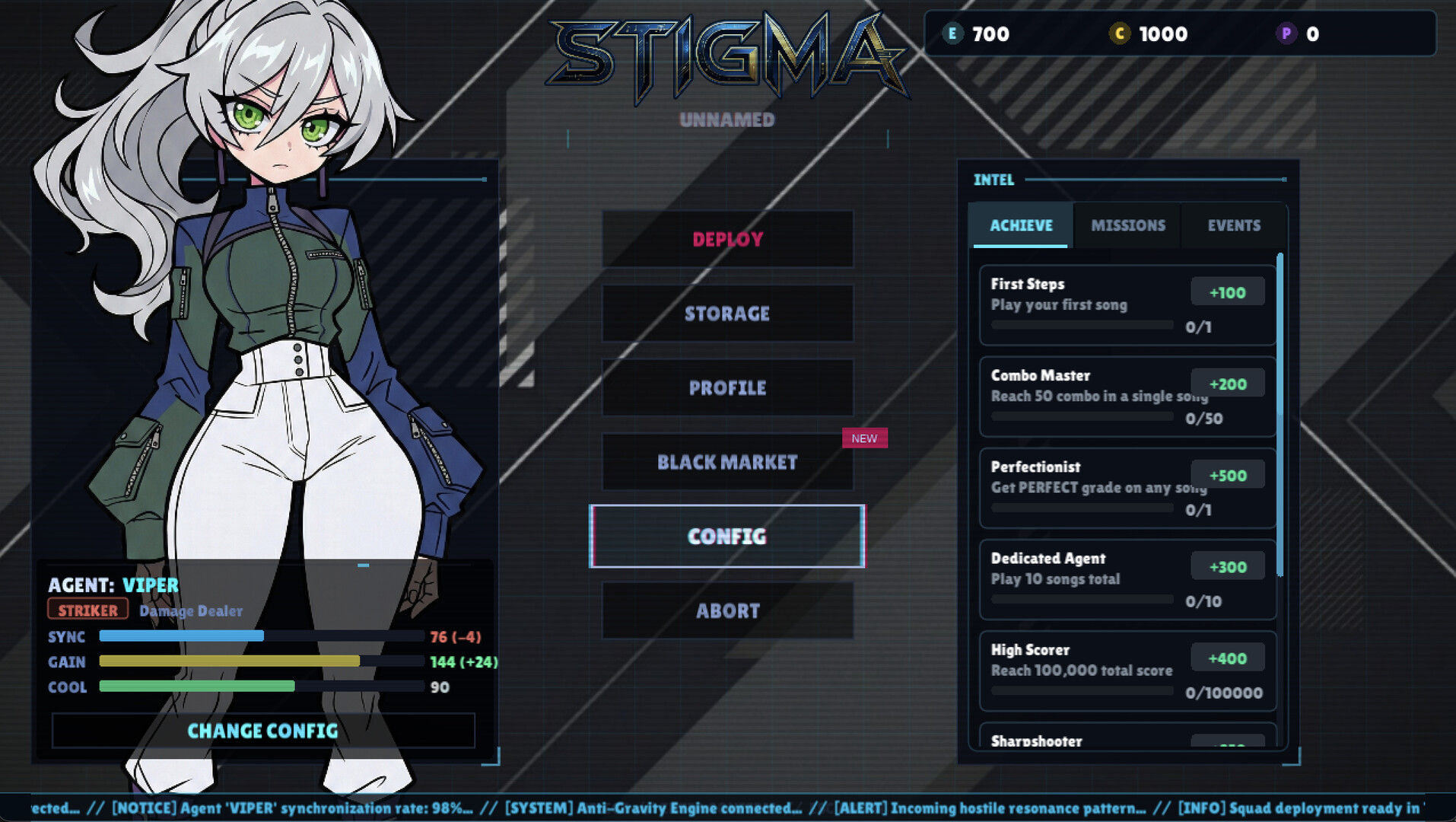Open the PROFILE screen

tap(727, 388)
